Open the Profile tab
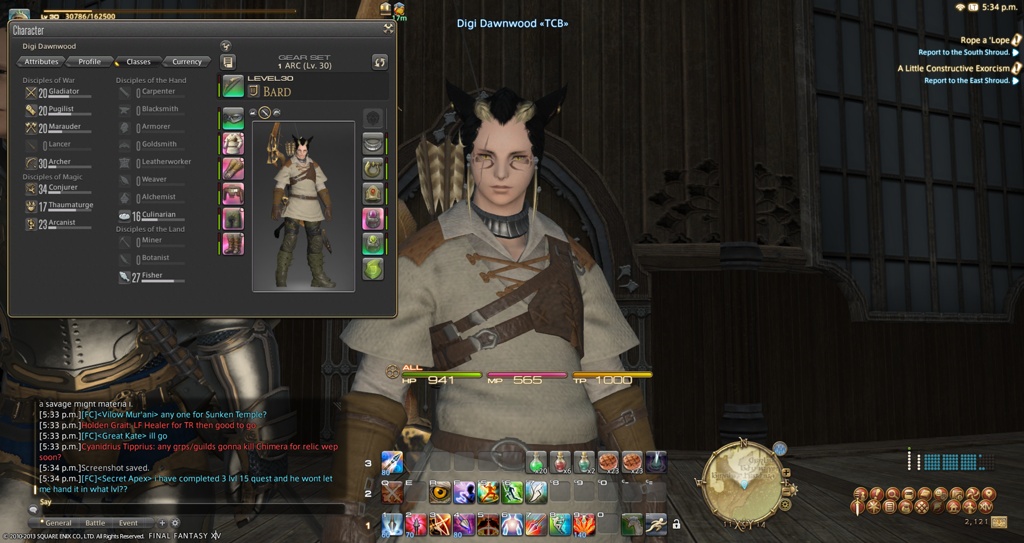Viewport: 1024px width, 543px height. [89, 62]
